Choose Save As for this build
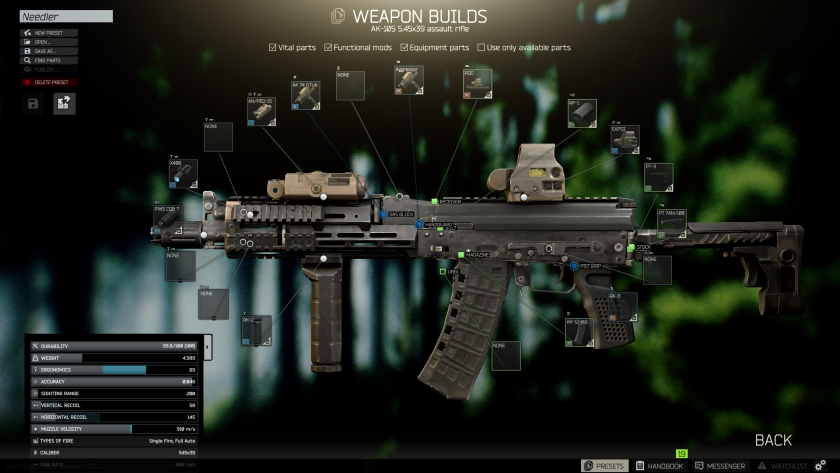The image size is (840, 473). (48, 51)
